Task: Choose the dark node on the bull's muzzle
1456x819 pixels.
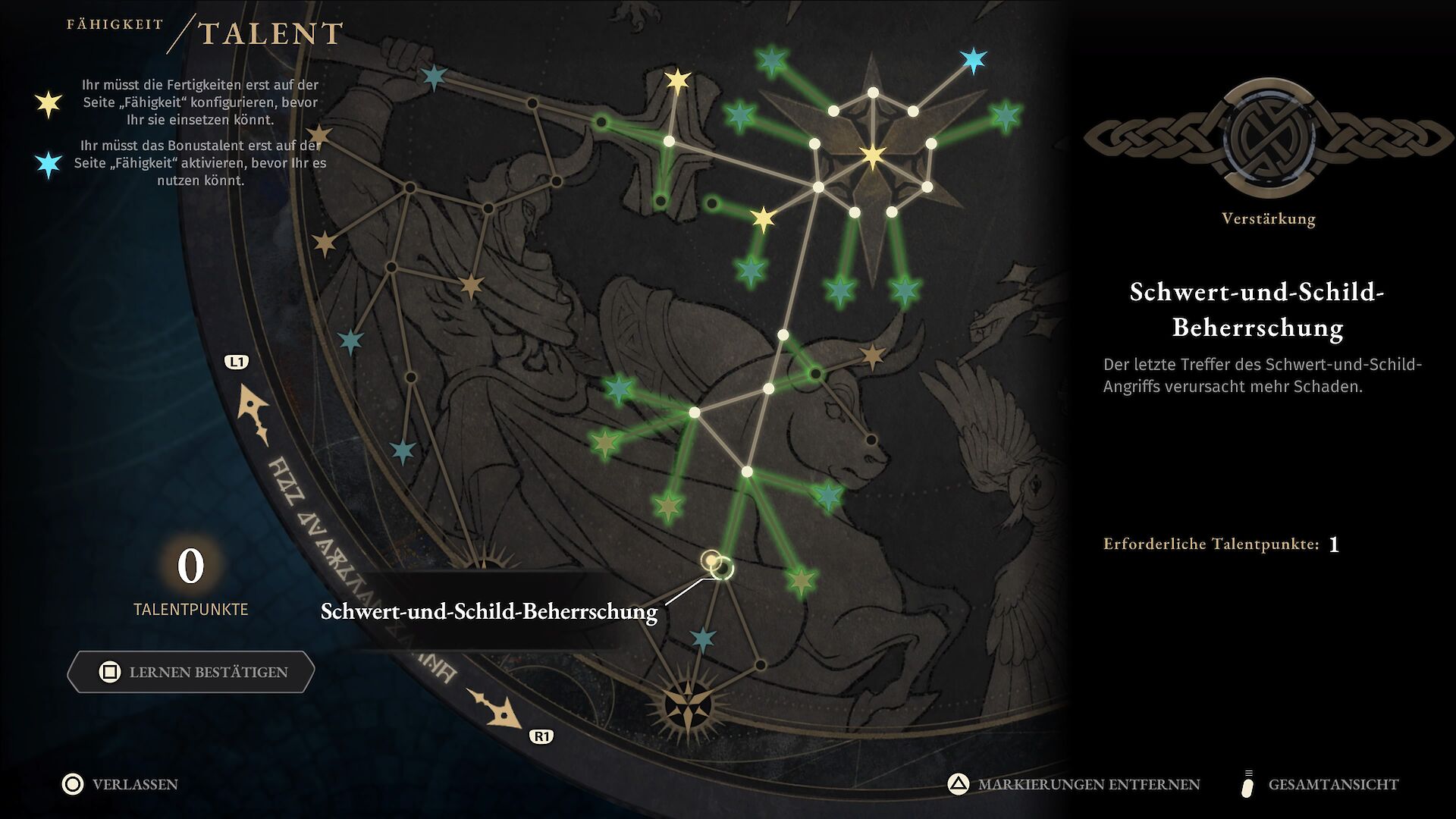Action: [871, 440]
